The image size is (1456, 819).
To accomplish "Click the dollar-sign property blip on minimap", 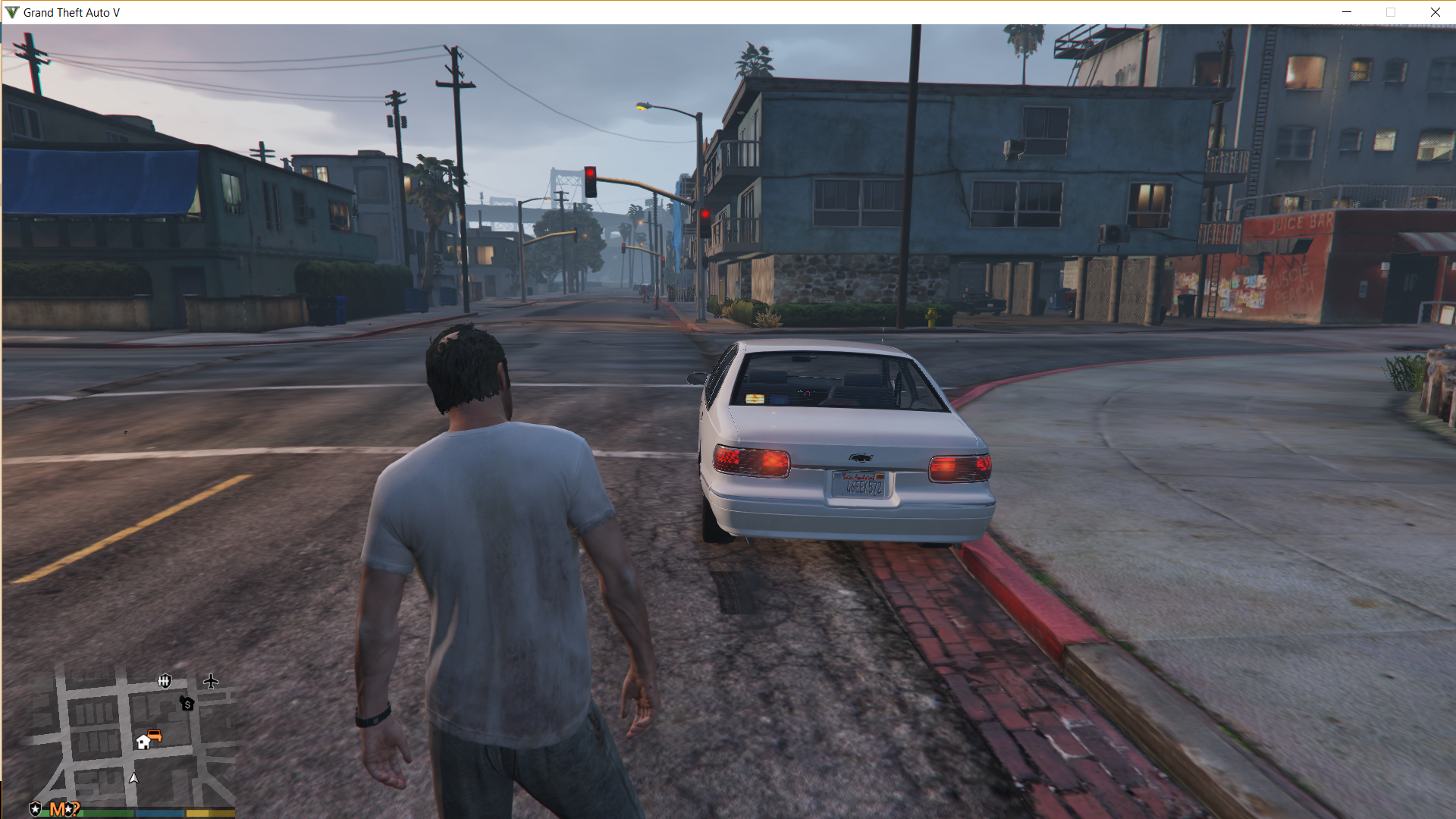I will point(187,704).
